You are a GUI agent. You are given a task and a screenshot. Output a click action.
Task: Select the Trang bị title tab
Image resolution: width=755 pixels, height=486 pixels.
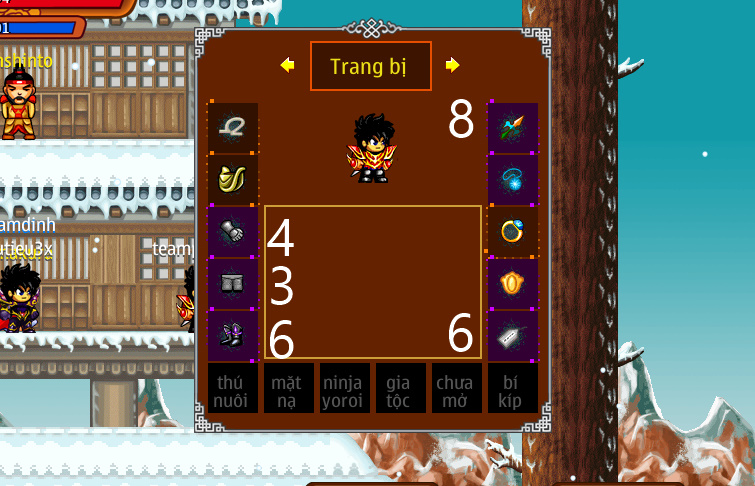(371, 66)
